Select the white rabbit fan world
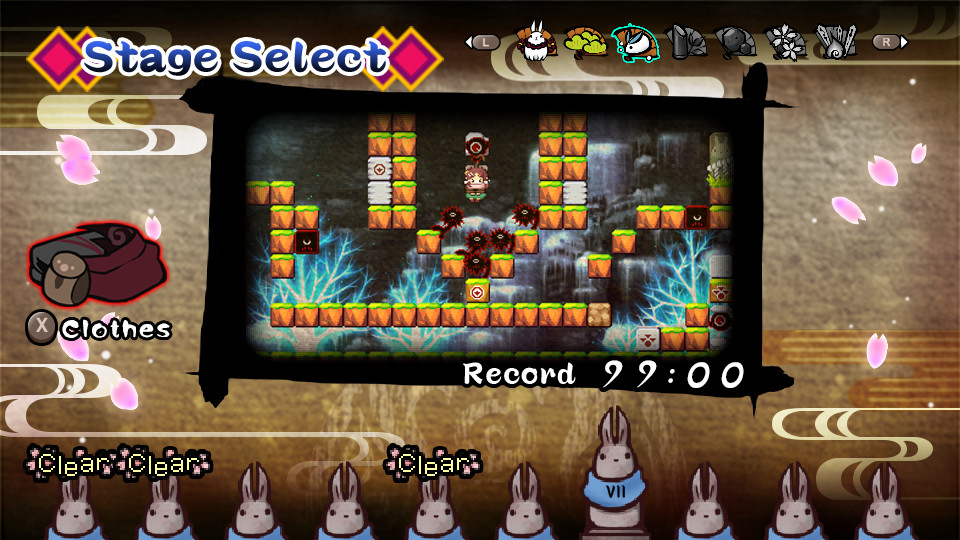The height and width of the screenshot is (540, 960). [x=536, y=42]
